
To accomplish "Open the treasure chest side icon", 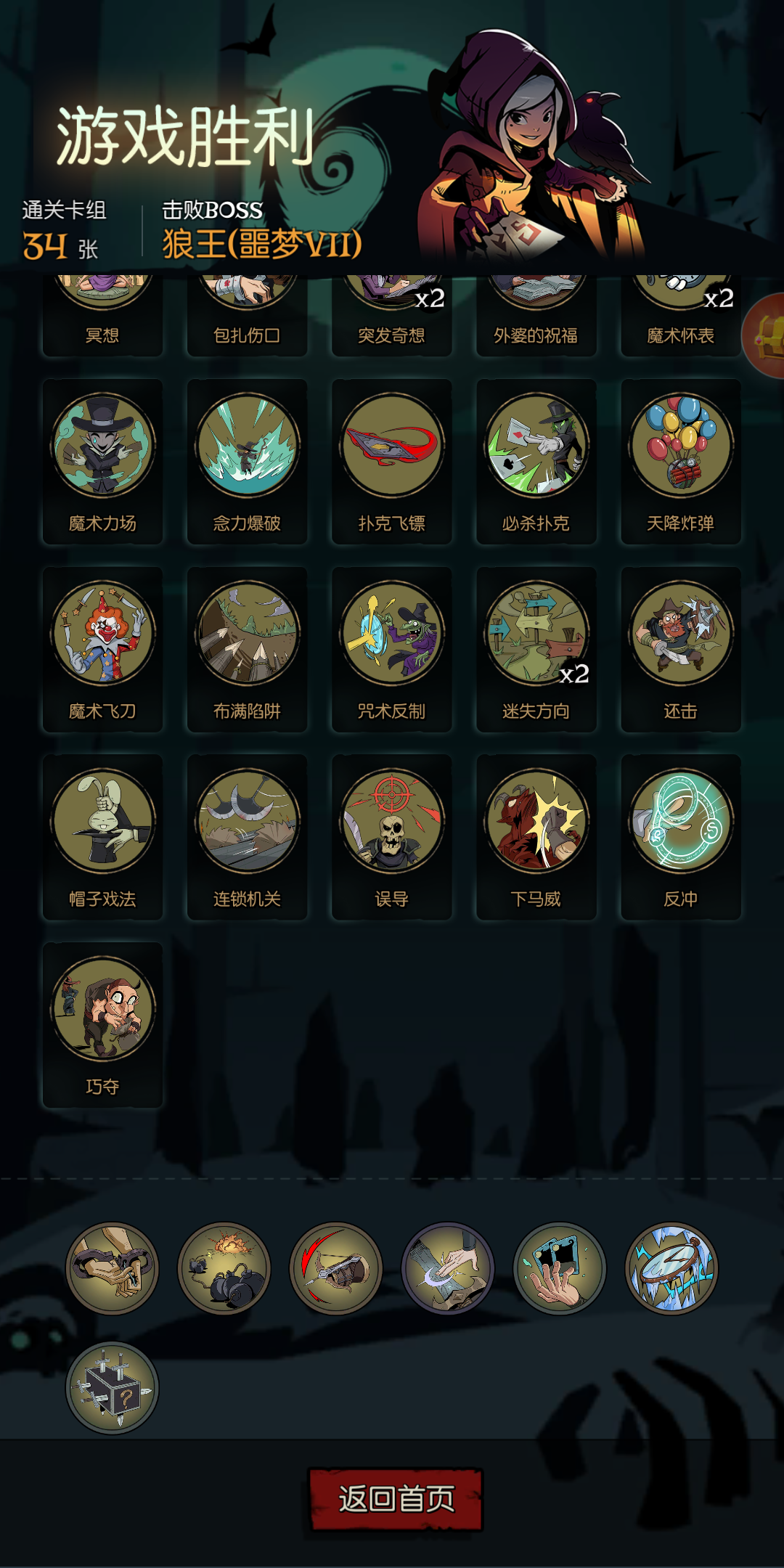I will click(x=766, y=336).
